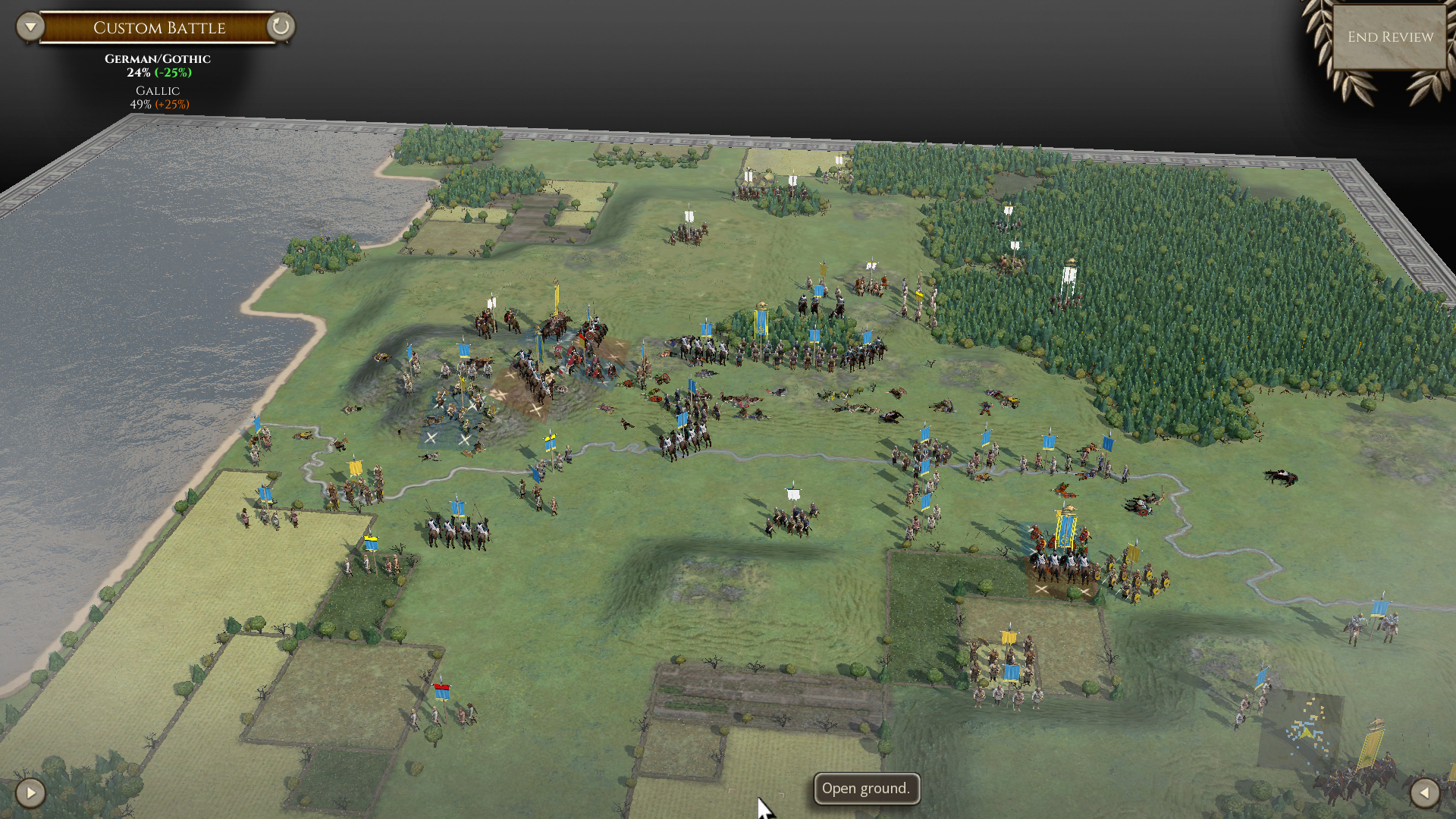Dismiss the Open ground tooltip at the bottom
The width and height of the screenshot is (1456, 819).
[866, 789]
